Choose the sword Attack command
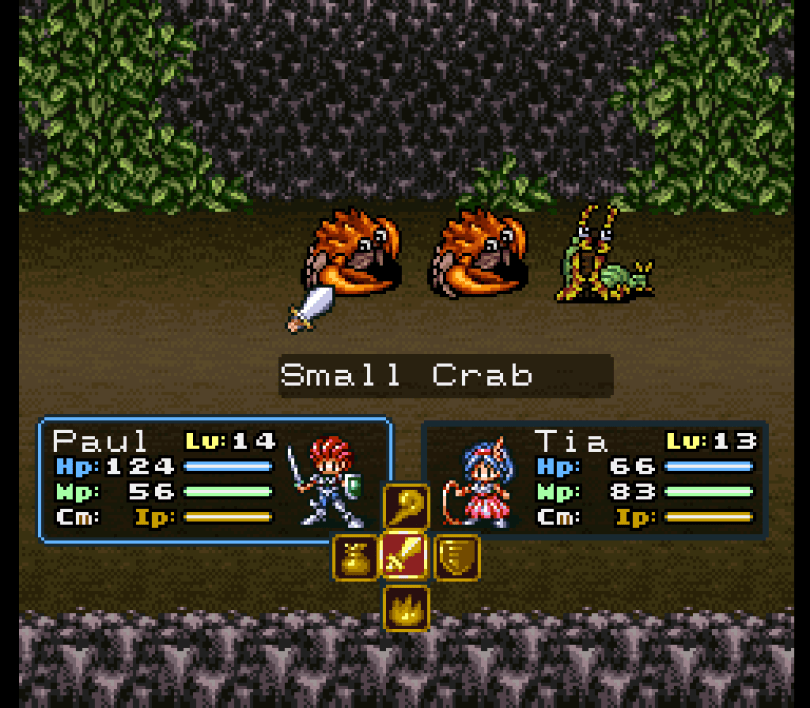810x708 pixels. (x=406, y=556)
